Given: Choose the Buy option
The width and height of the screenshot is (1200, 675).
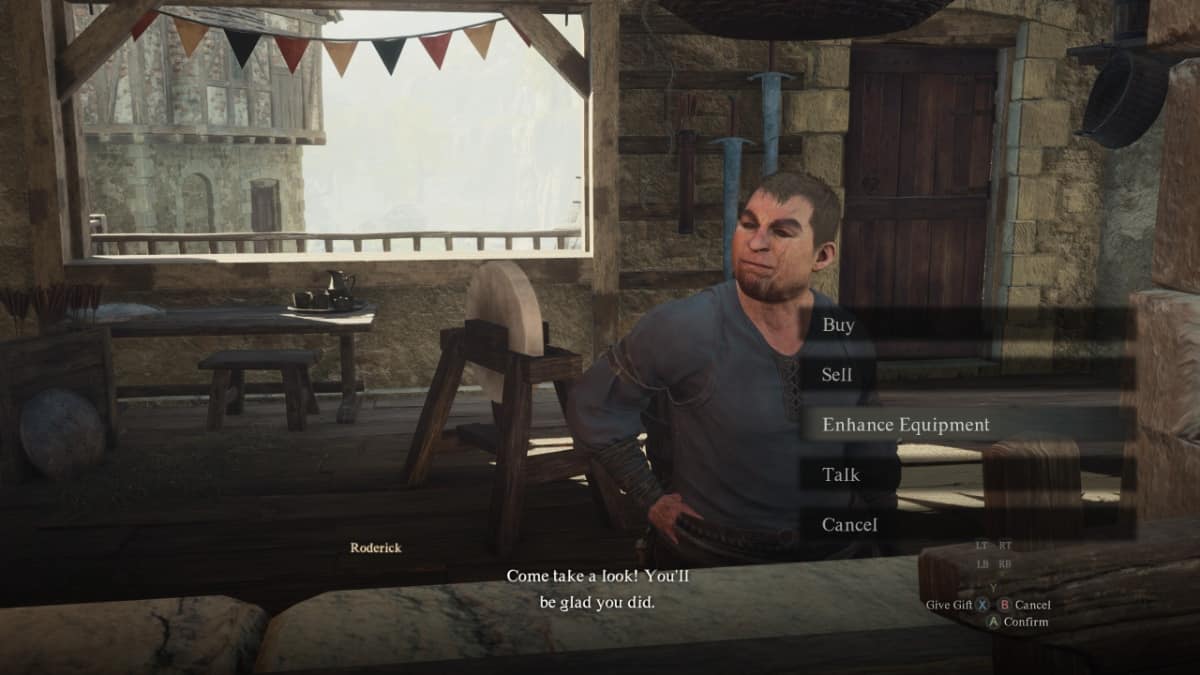Looking at the screenshot, I should point(838,325).
